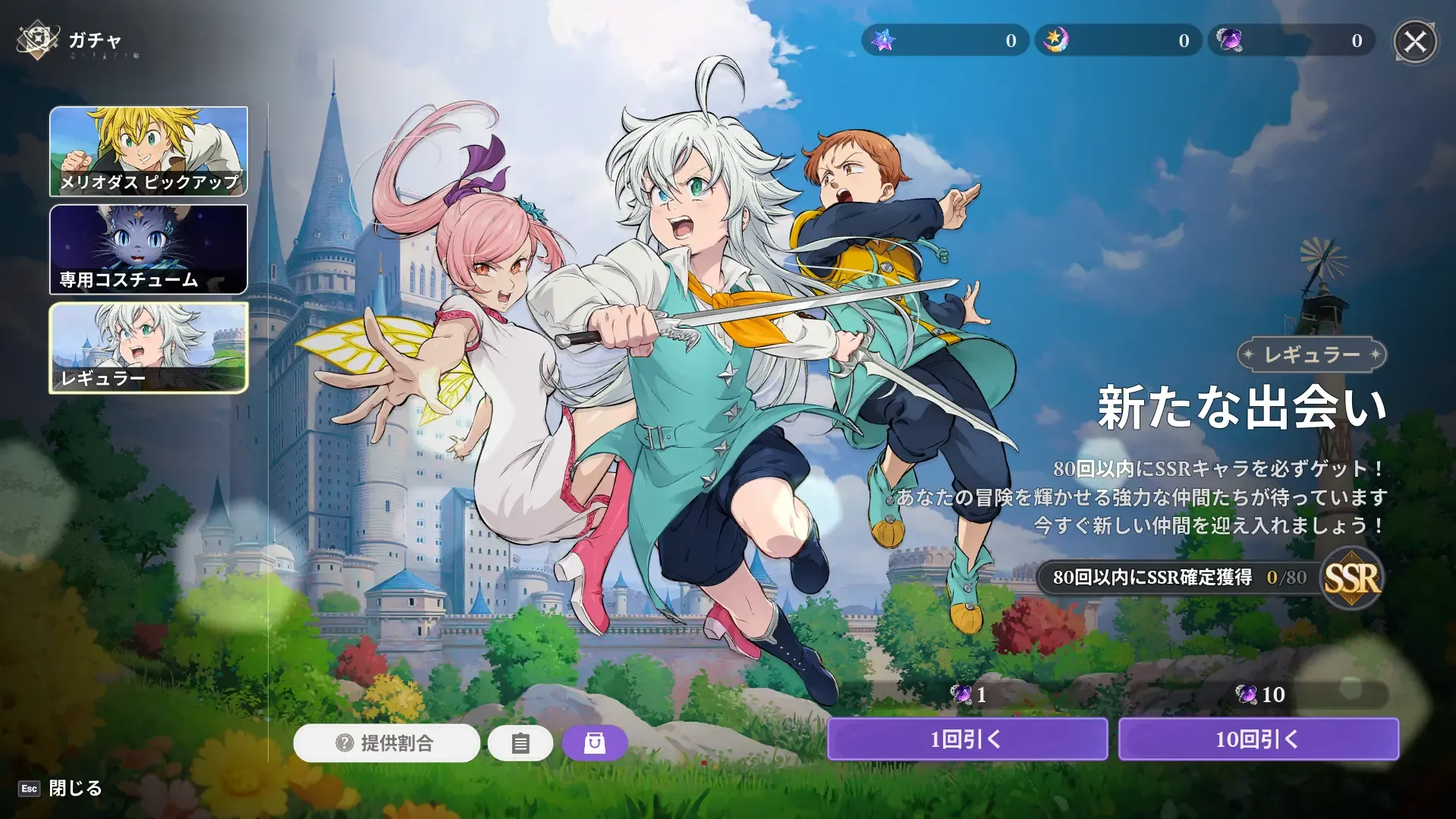This screenshot has height=819, width=1456.
Task: Click the star crystal currency icon
Action: [x=884, y=40]
